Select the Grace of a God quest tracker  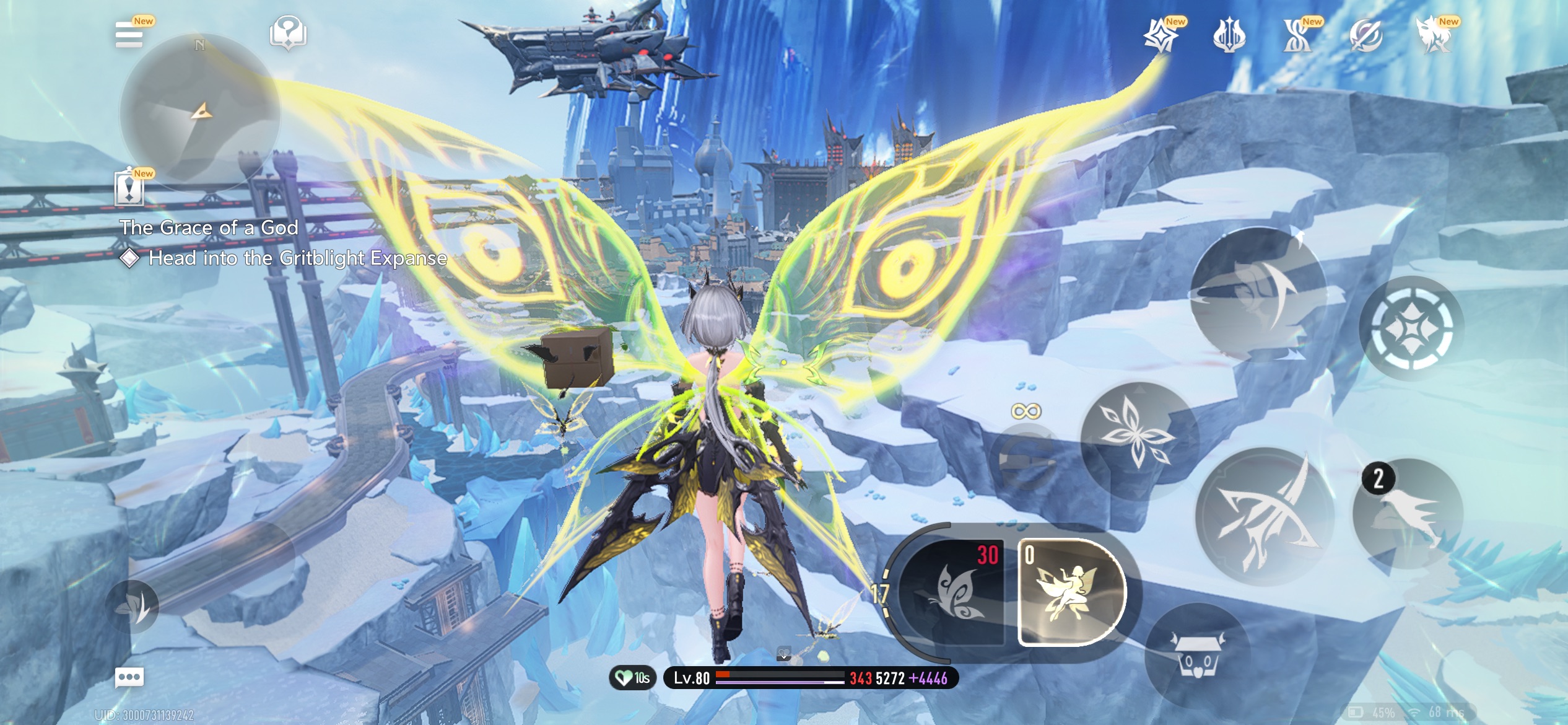(x=209, y=228)
